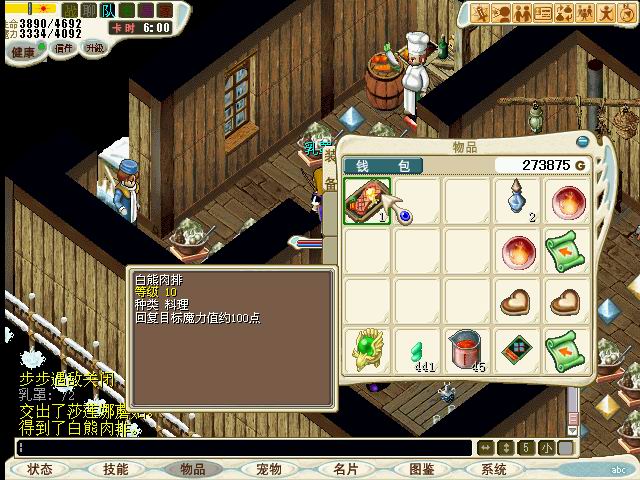
Task: Select the white bear steak item slot
Action: coord(367,201)
